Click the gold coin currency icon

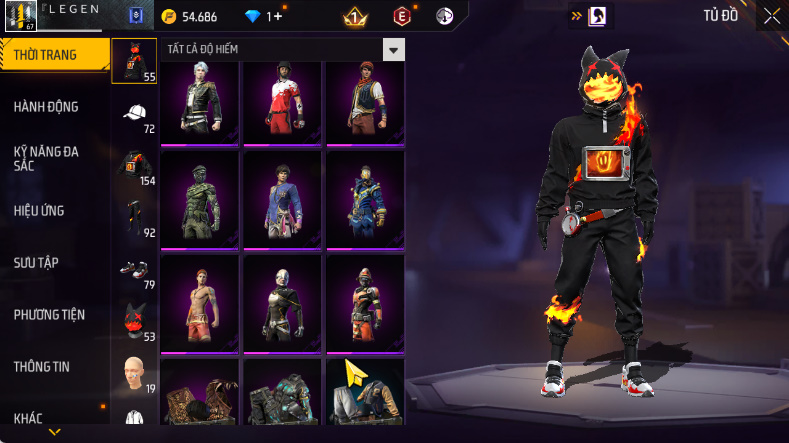[168, 17]
